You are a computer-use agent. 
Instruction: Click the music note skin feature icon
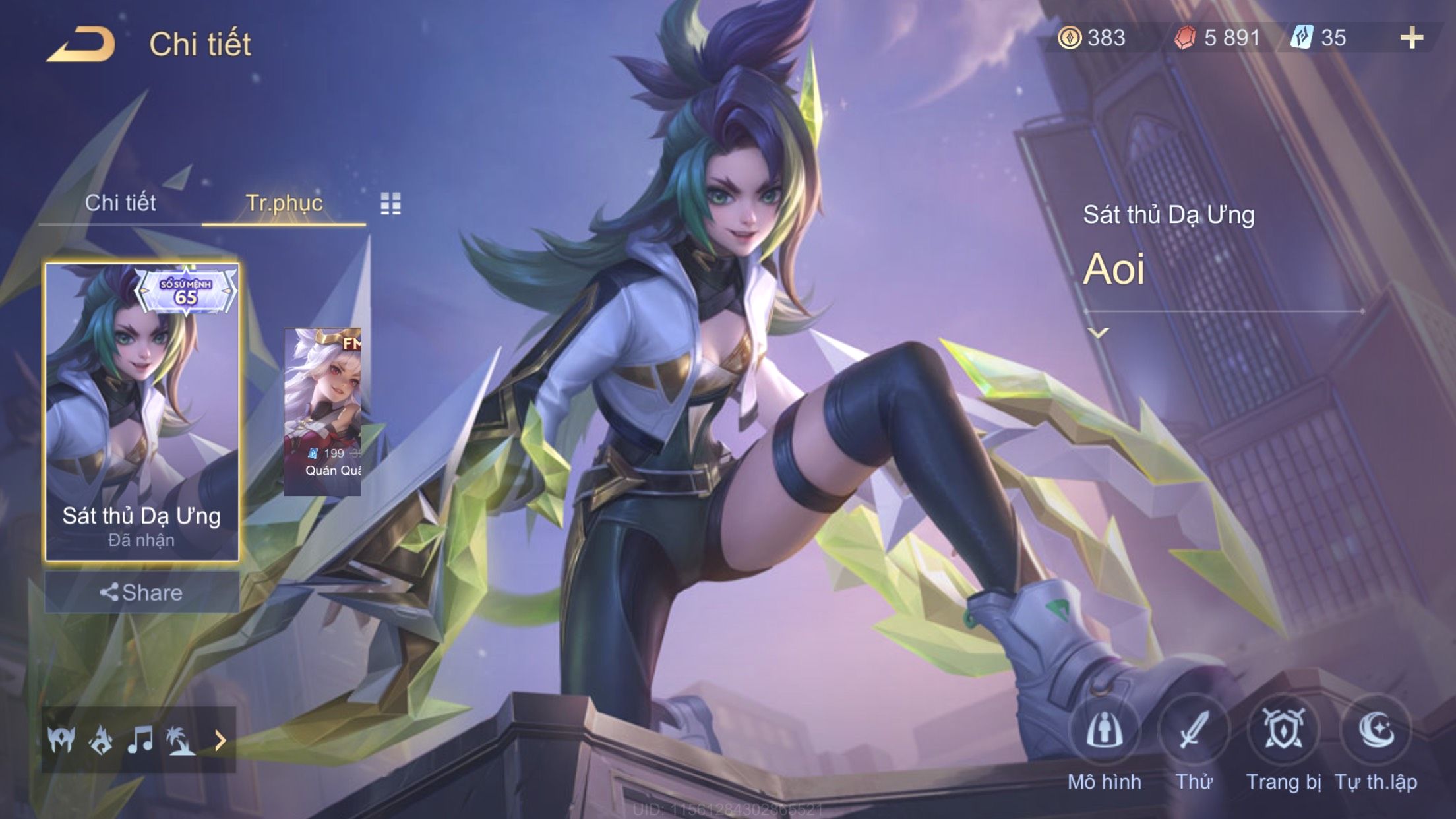140,740
